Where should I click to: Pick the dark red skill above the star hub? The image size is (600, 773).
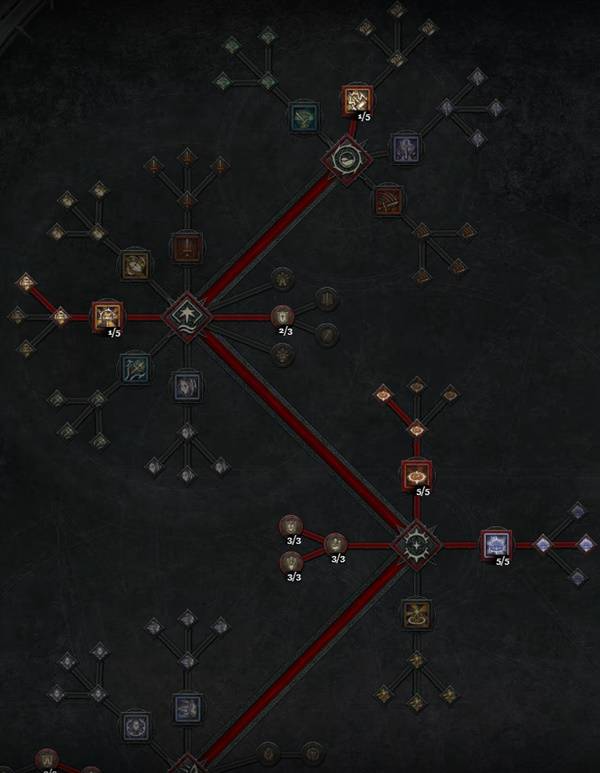click(x=187, y=245)
